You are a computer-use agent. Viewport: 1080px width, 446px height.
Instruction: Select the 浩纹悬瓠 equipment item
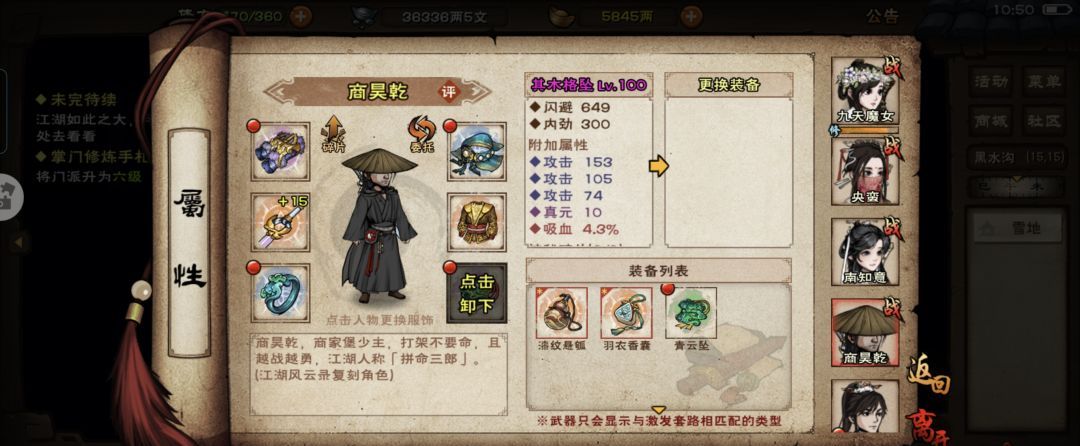point(560,313)
